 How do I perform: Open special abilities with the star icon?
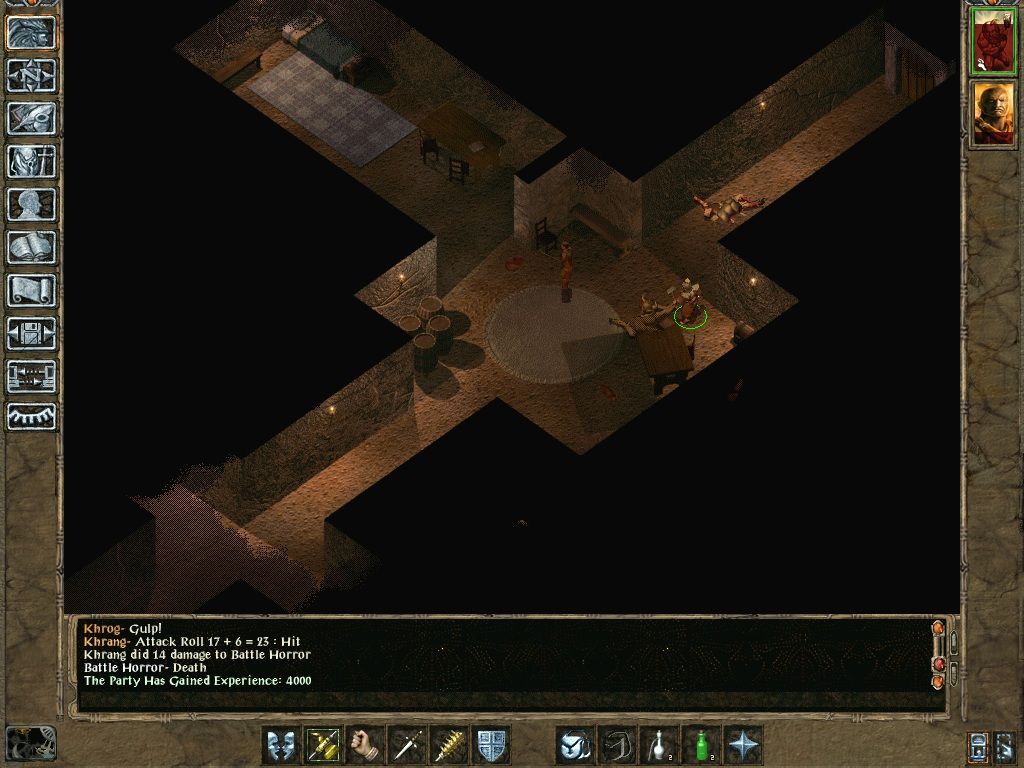[x=743, y=745]
